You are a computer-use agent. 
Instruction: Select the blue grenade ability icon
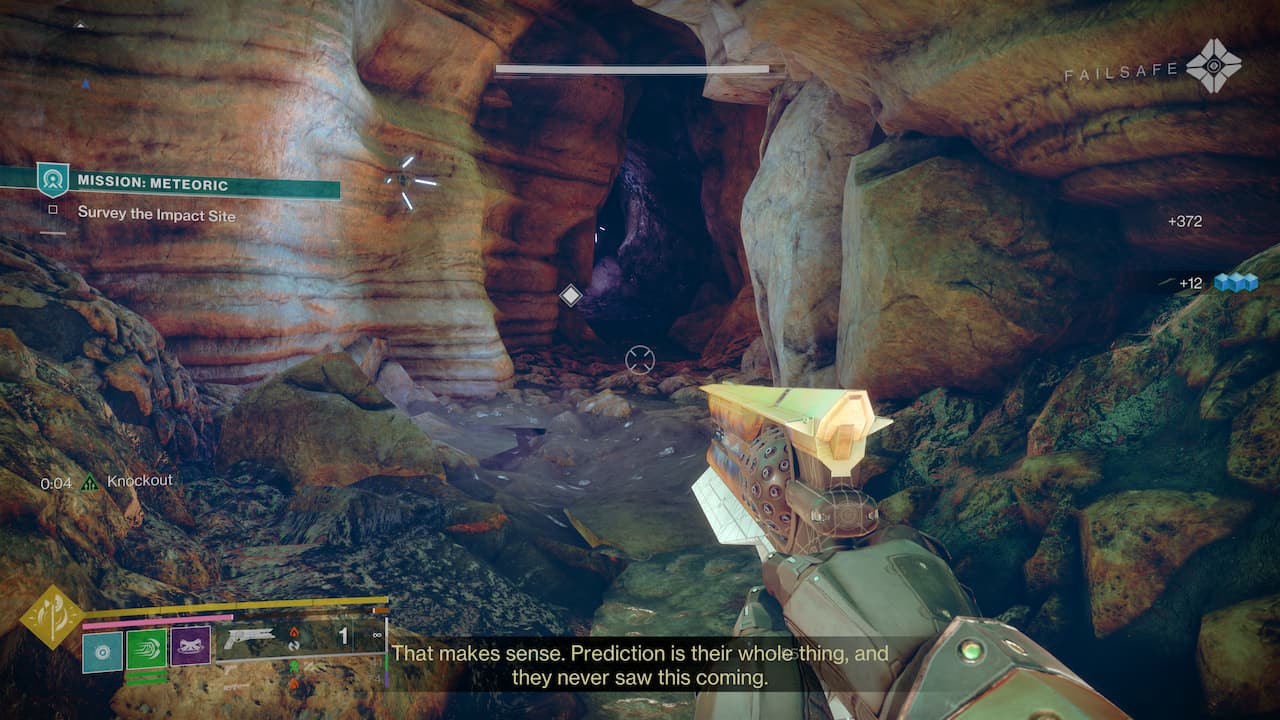pos(102,652)
